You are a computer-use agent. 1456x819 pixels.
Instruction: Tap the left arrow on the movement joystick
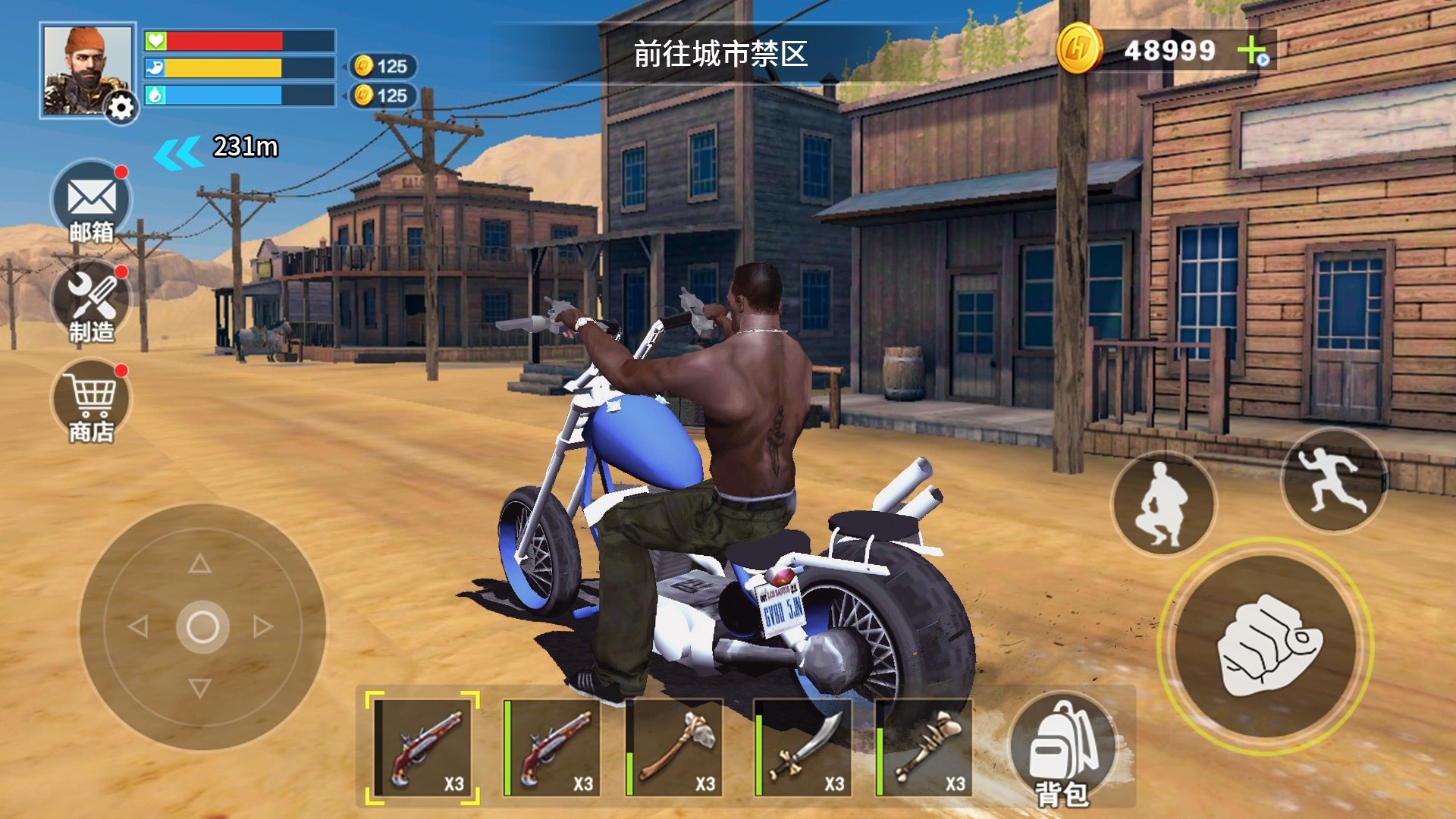138,626
